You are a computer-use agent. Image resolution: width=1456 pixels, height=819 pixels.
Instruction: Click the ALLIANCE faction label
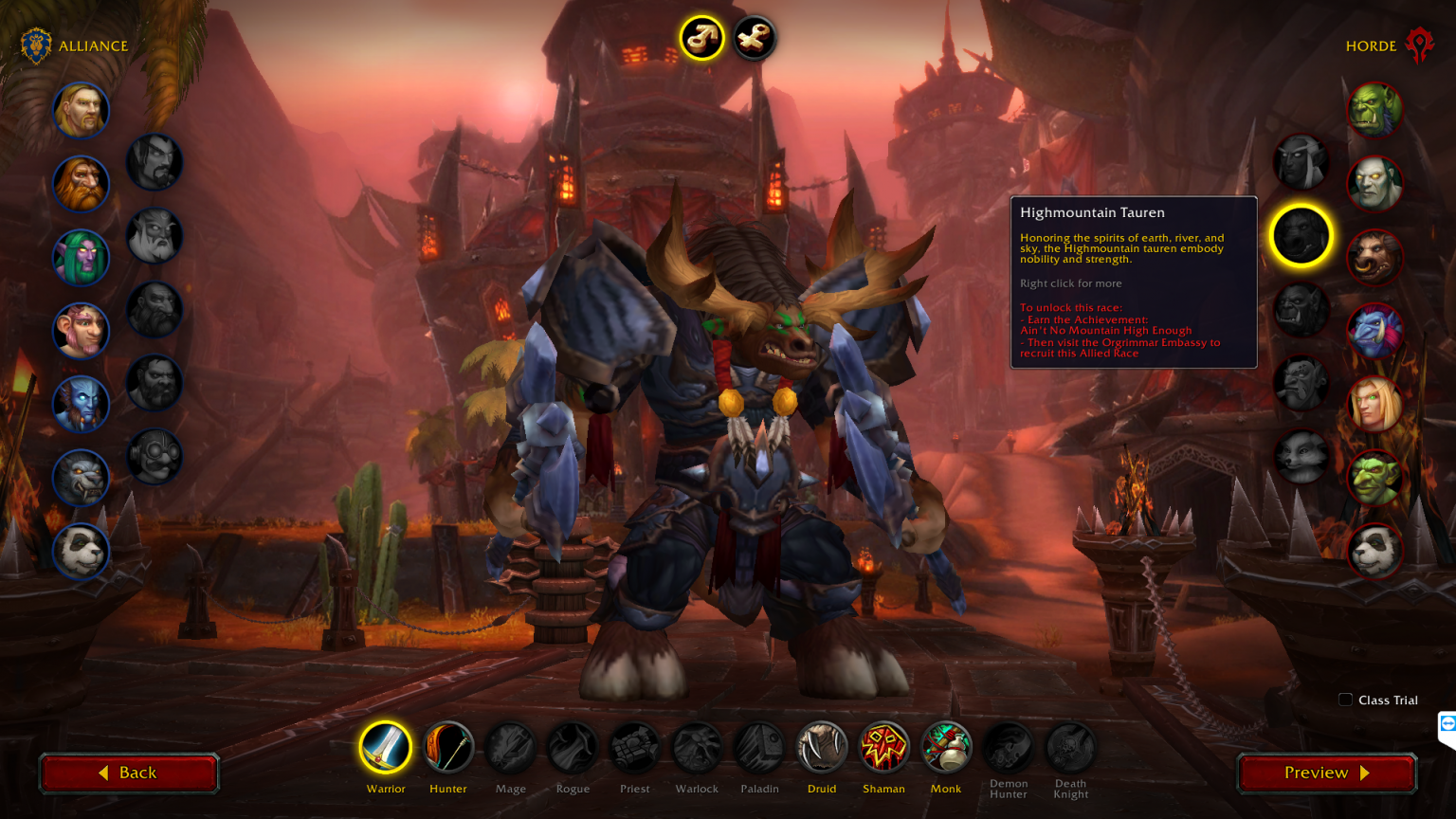pyautogui.click(x=93, y=45)
